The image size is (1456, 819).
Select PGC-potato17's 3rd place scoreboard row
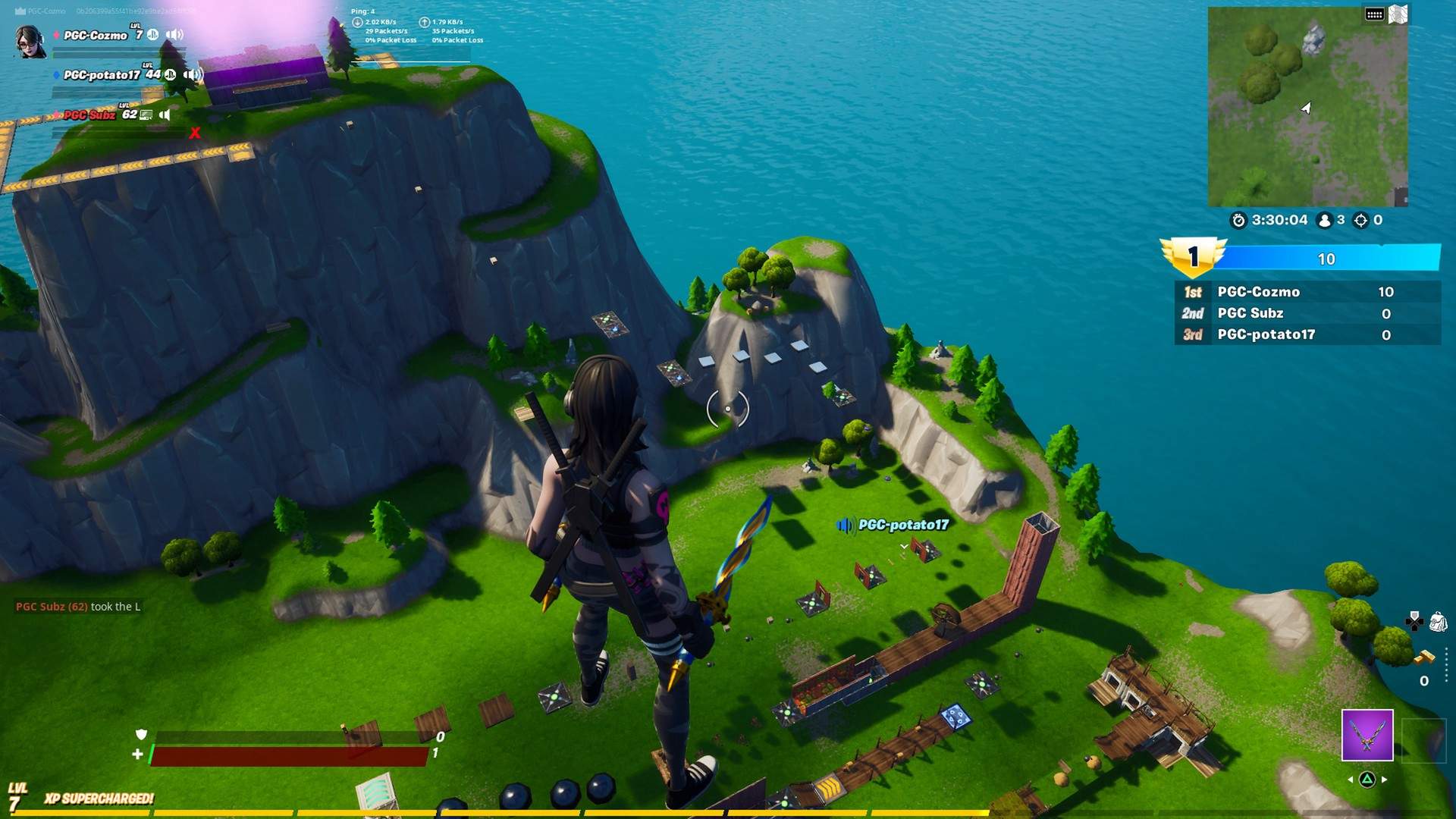coord(1307,334)
